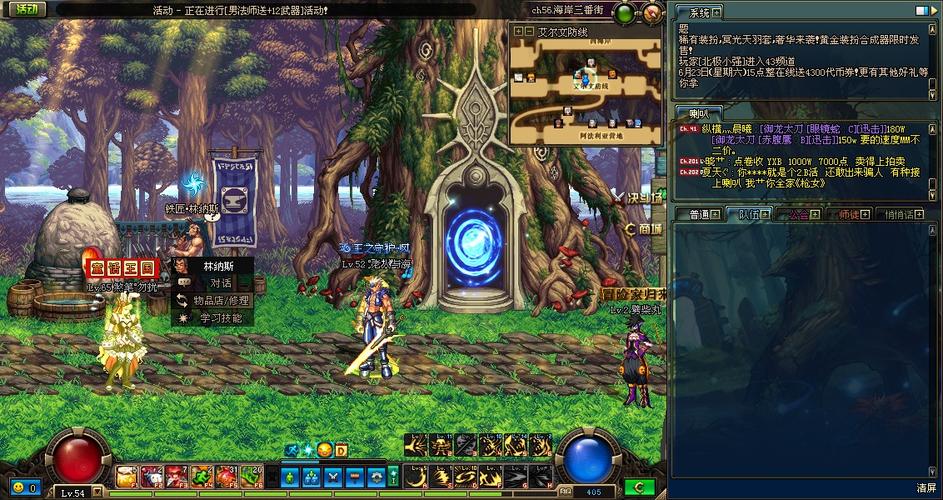Select the 师徒 mentor chat tab
Screen dimensions: 943x500
[849, 214]
